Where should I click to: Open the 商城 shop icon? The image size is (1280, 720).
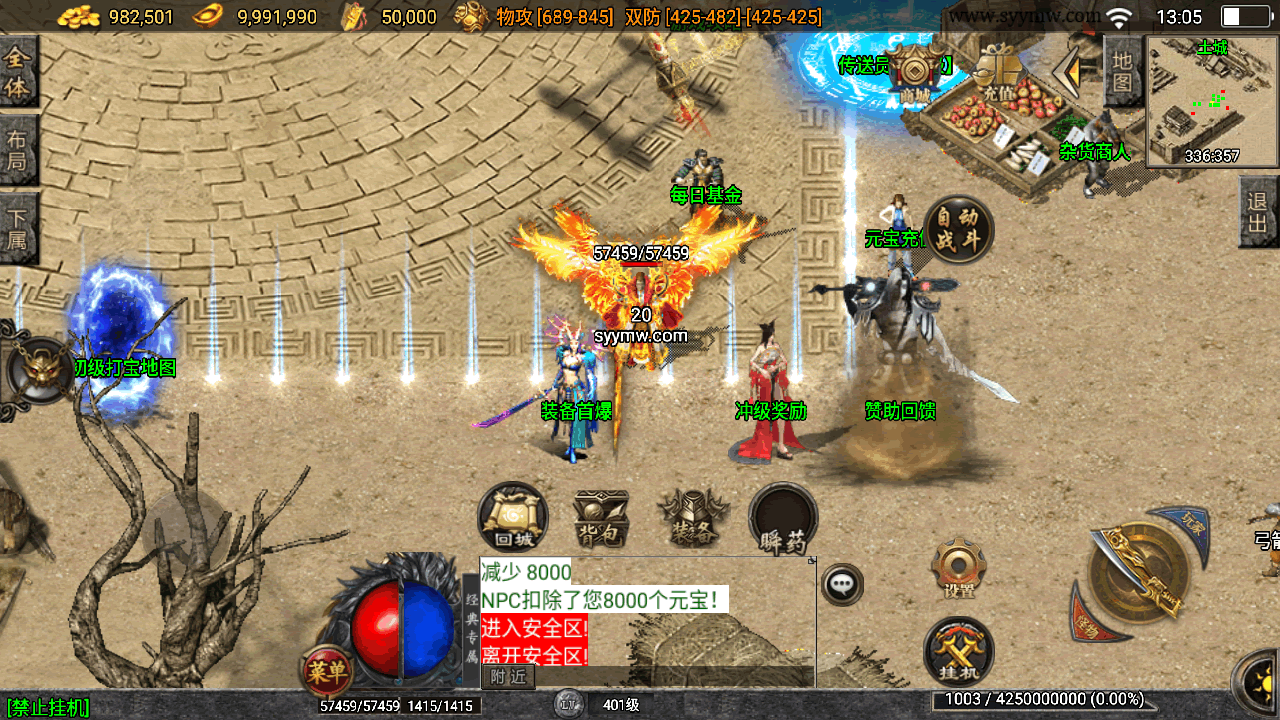tap(914, 74)
